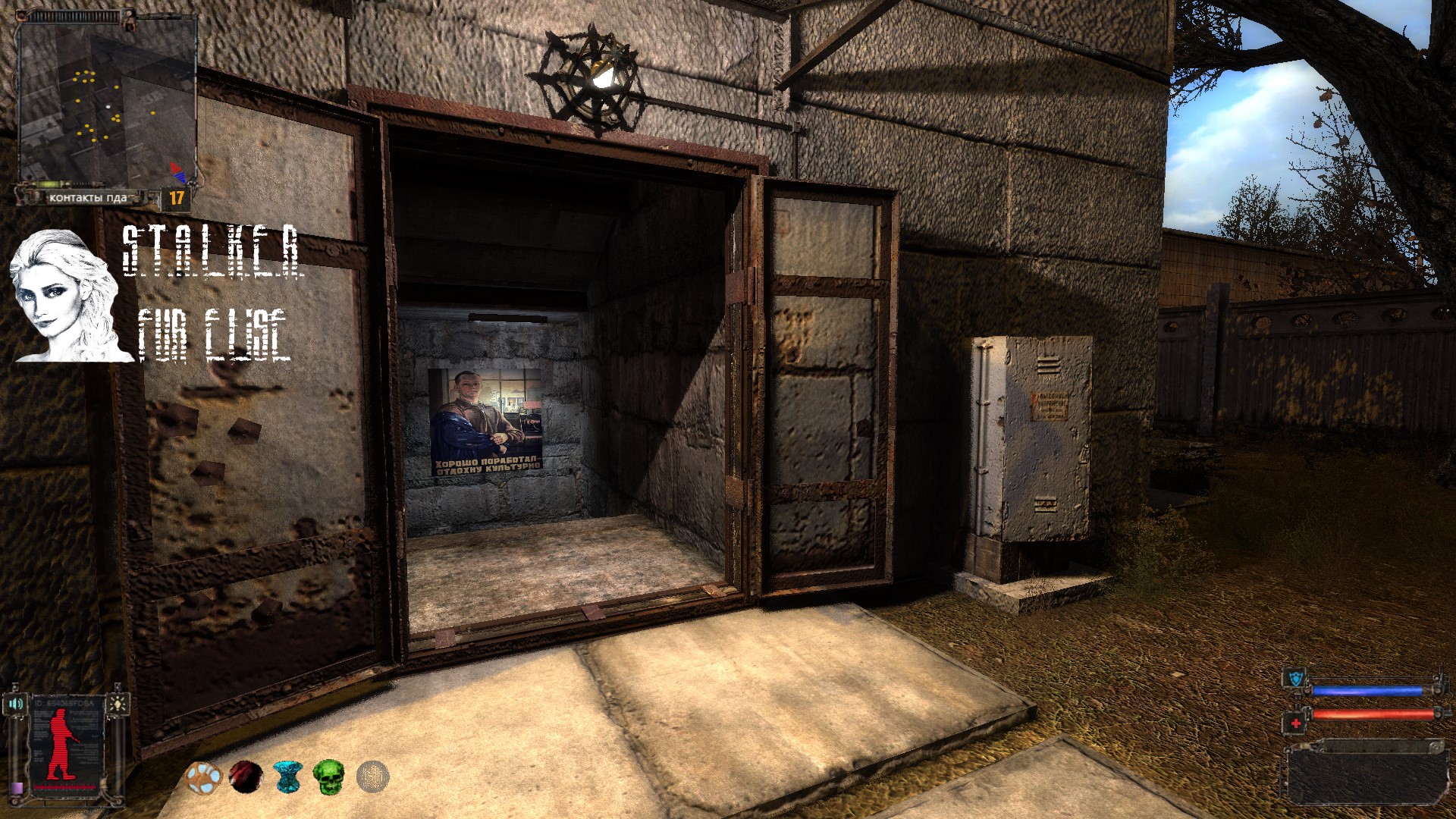
Task: Select the green skull artifact icon
Action: (x=329, y=777)
